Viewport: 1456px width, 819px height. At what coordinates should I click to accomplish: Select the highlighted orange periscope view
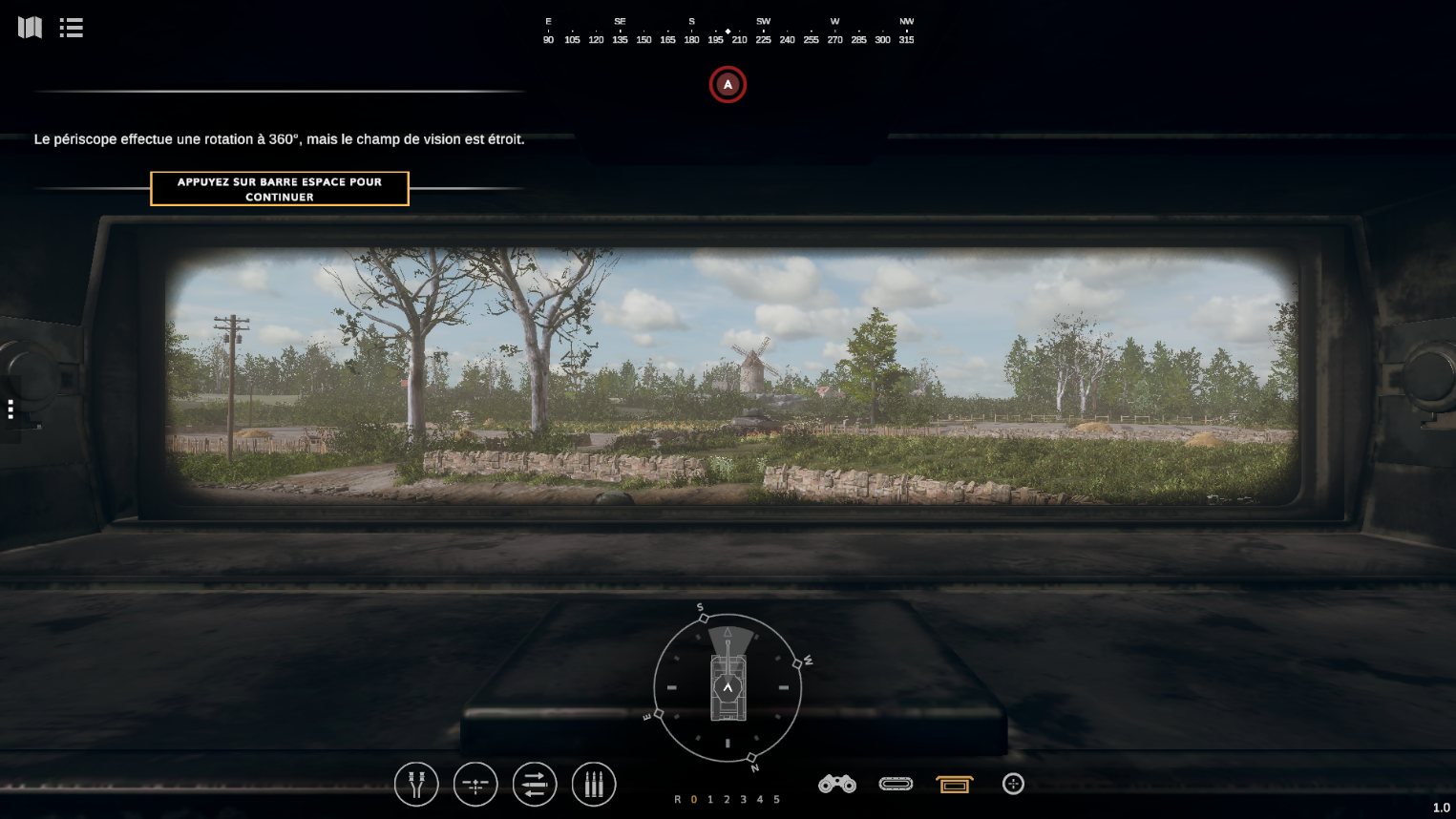coord(955,785)
